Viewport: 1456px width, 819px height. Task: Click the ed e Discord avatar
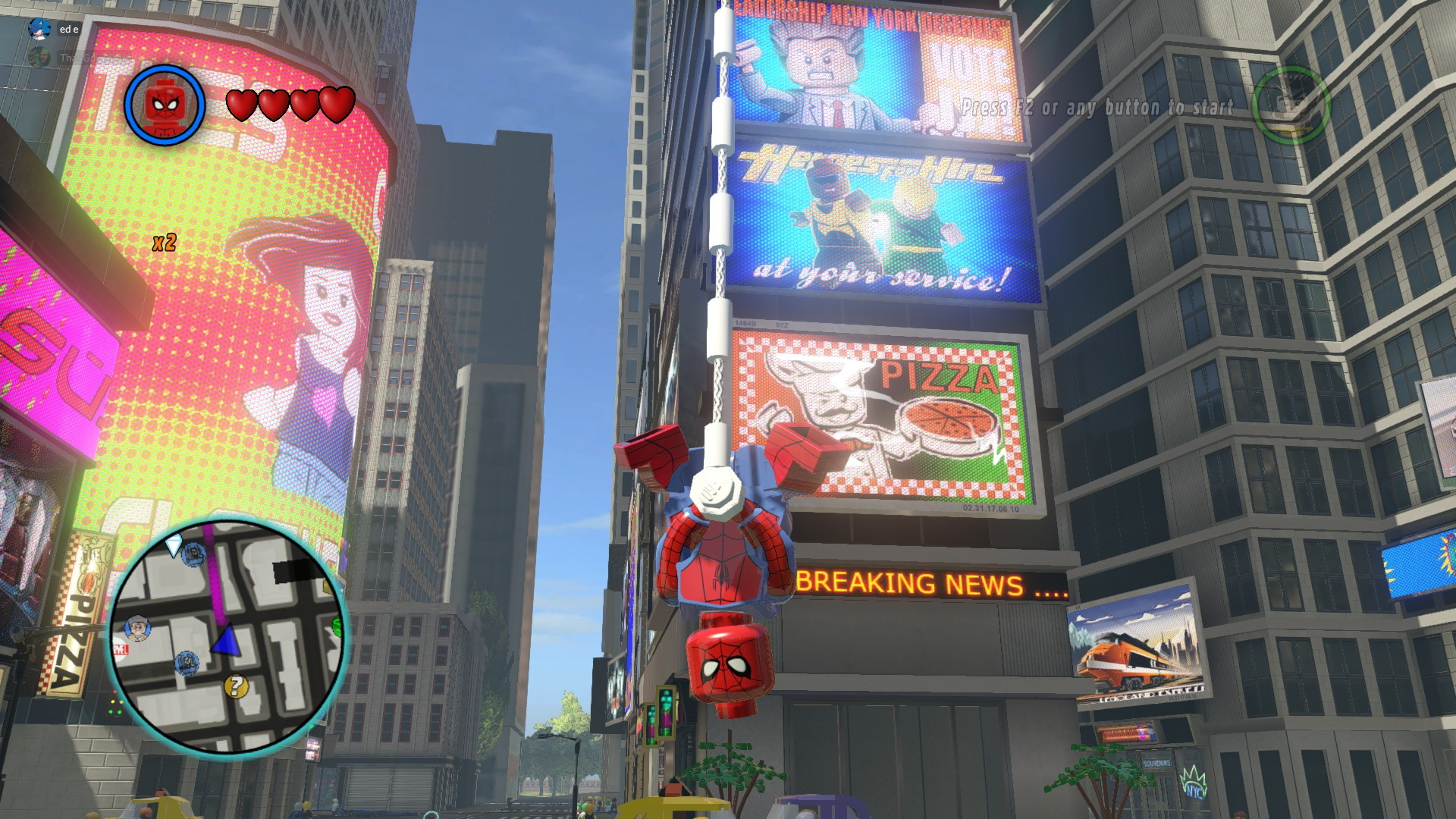pyautogui.click(x=38, y=29)
